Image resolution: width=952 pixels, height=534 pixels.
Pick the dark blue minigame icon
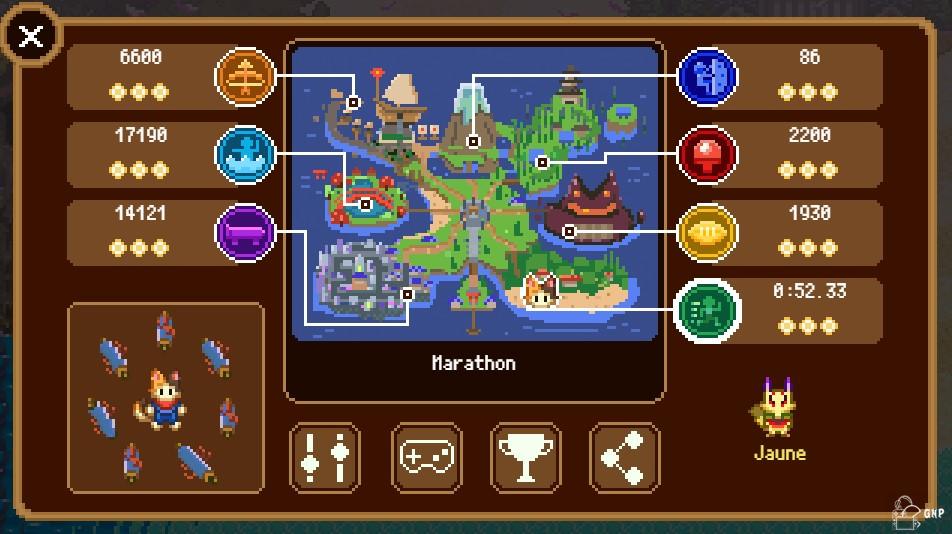(708, 76)
